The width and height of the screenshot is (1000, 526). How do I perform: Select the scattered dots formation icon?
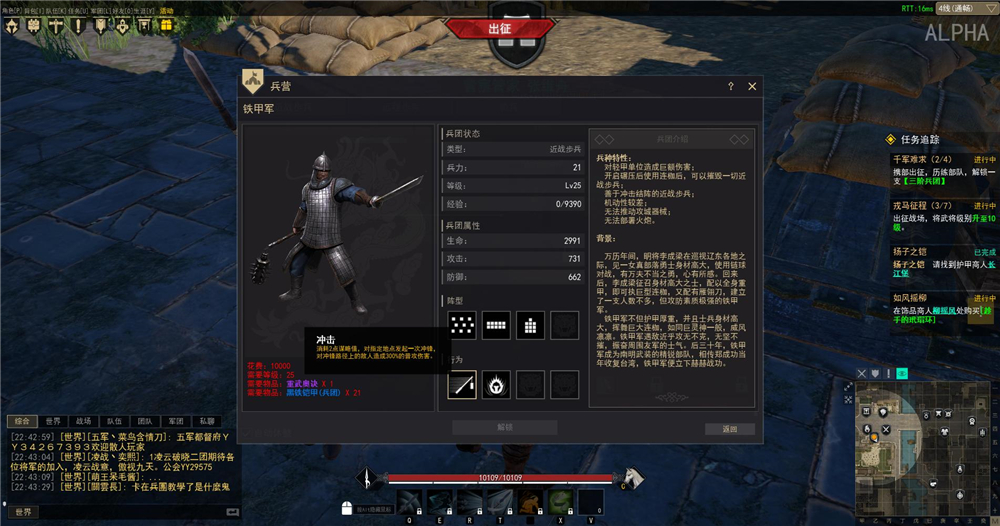pos(462,323)
